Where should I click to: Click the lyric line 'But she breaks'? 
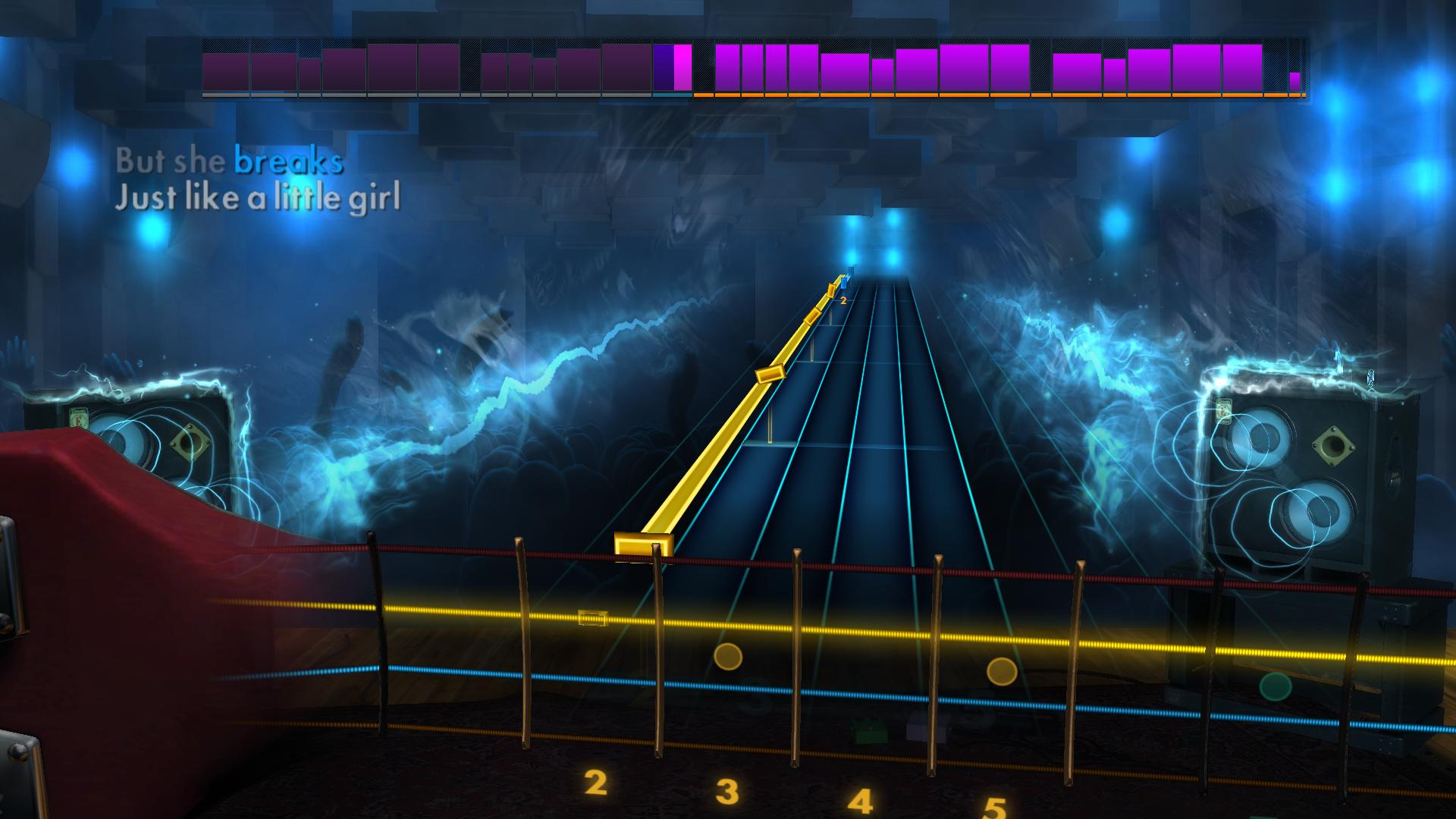coord(229,162)
